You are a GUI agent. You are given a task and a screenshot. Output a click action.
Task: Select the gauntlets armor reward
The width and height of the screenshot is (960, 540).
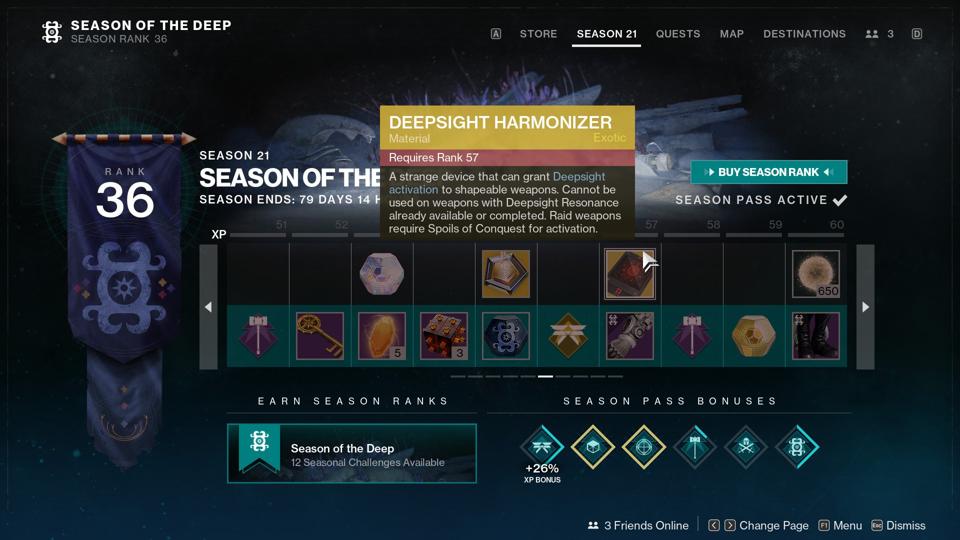click(x=630, y=336)
